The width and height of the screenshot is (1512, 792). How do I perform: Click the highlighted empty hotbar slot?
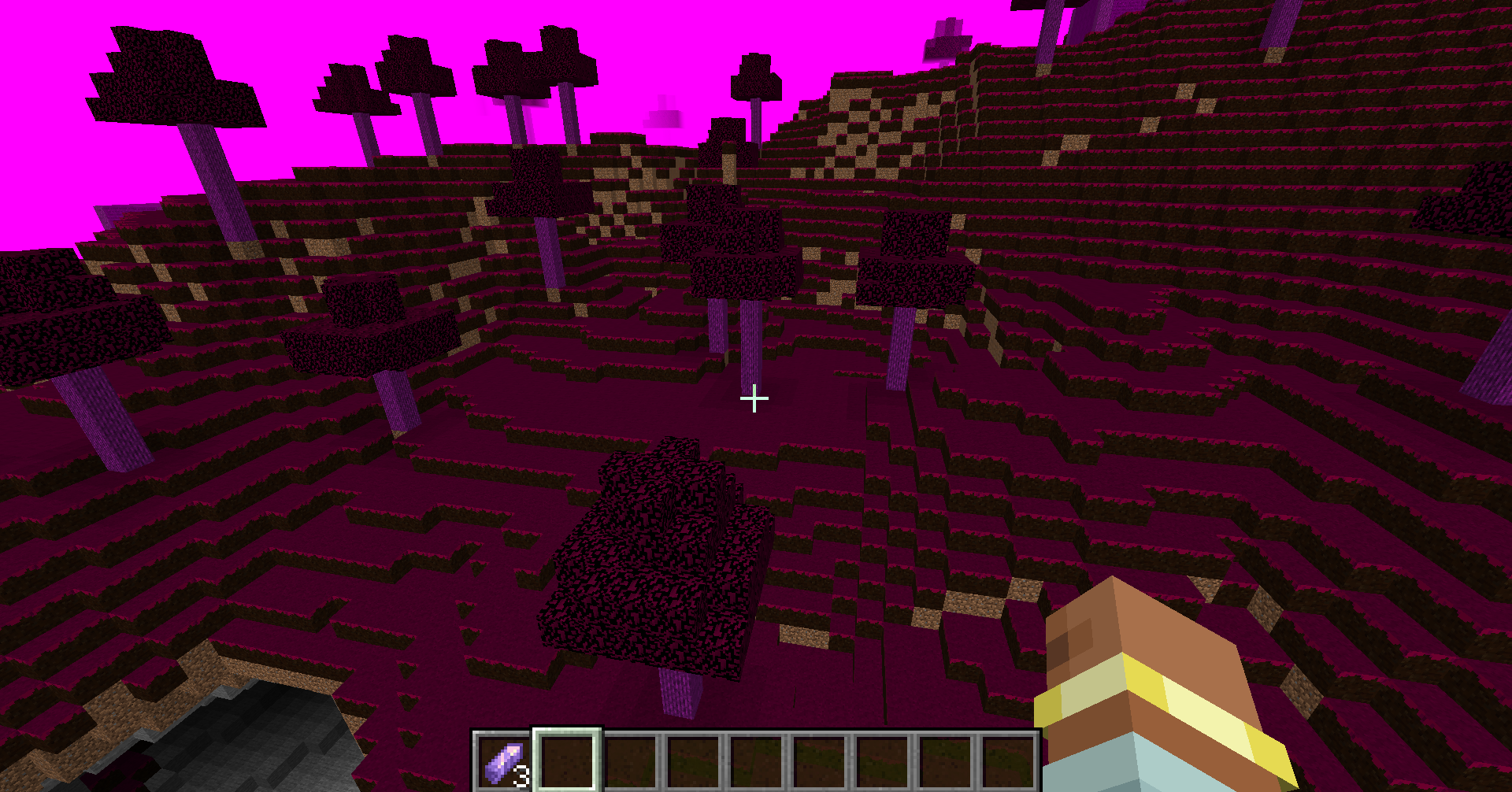coord(567,761)
